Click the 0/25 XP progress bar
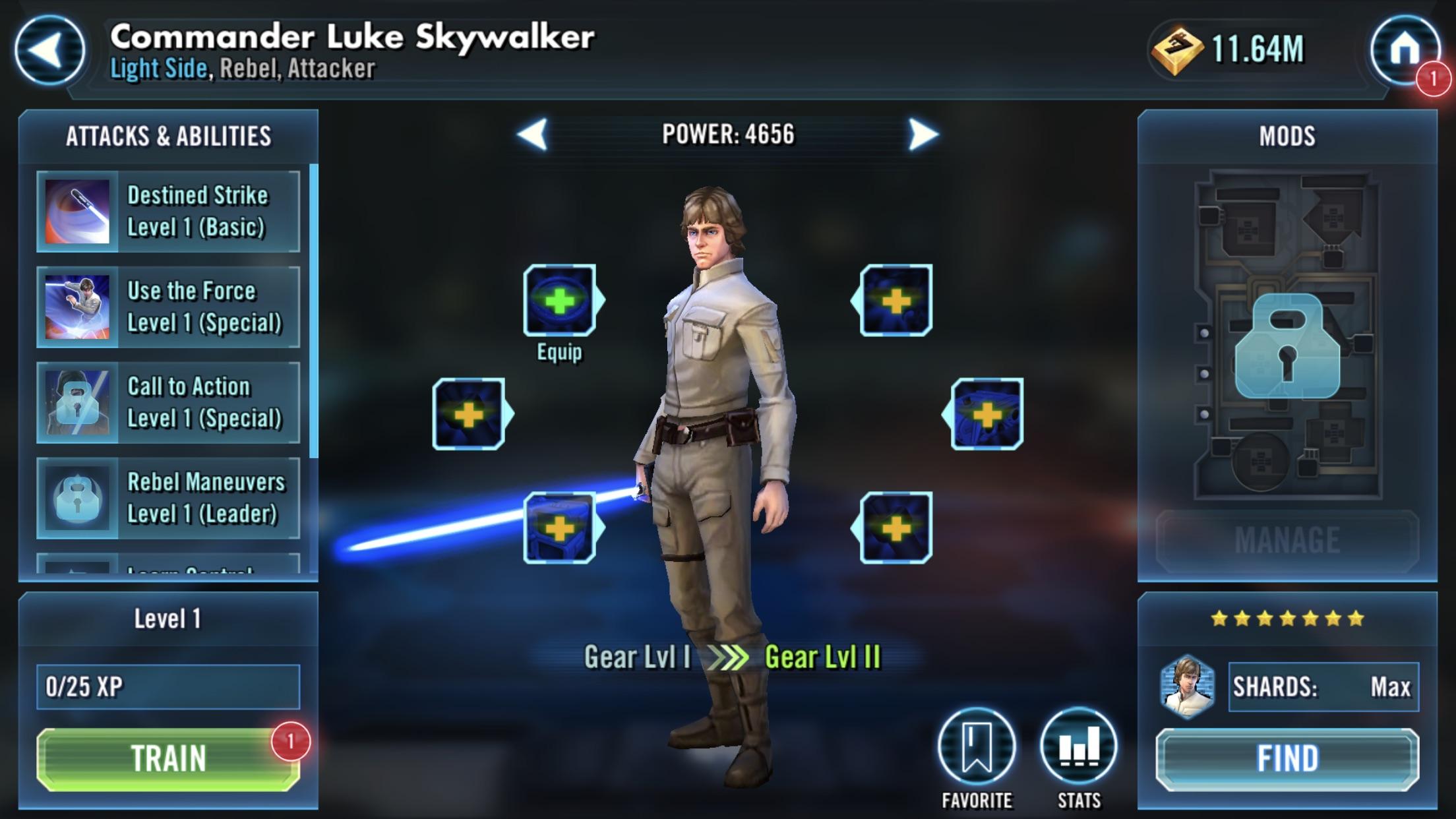 coord(167,686)
